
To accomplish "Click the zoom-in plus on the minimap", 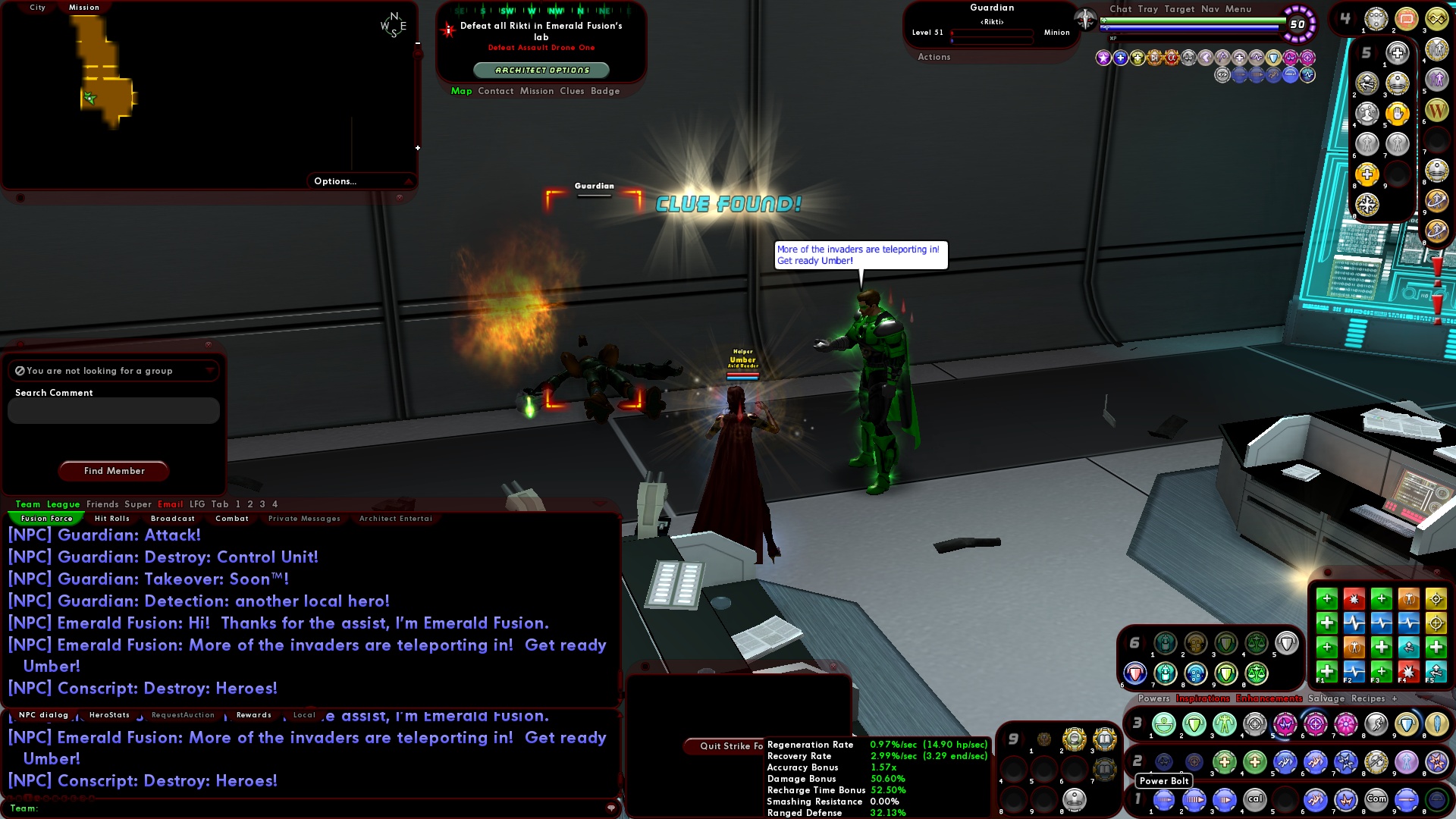I will 416,149.
